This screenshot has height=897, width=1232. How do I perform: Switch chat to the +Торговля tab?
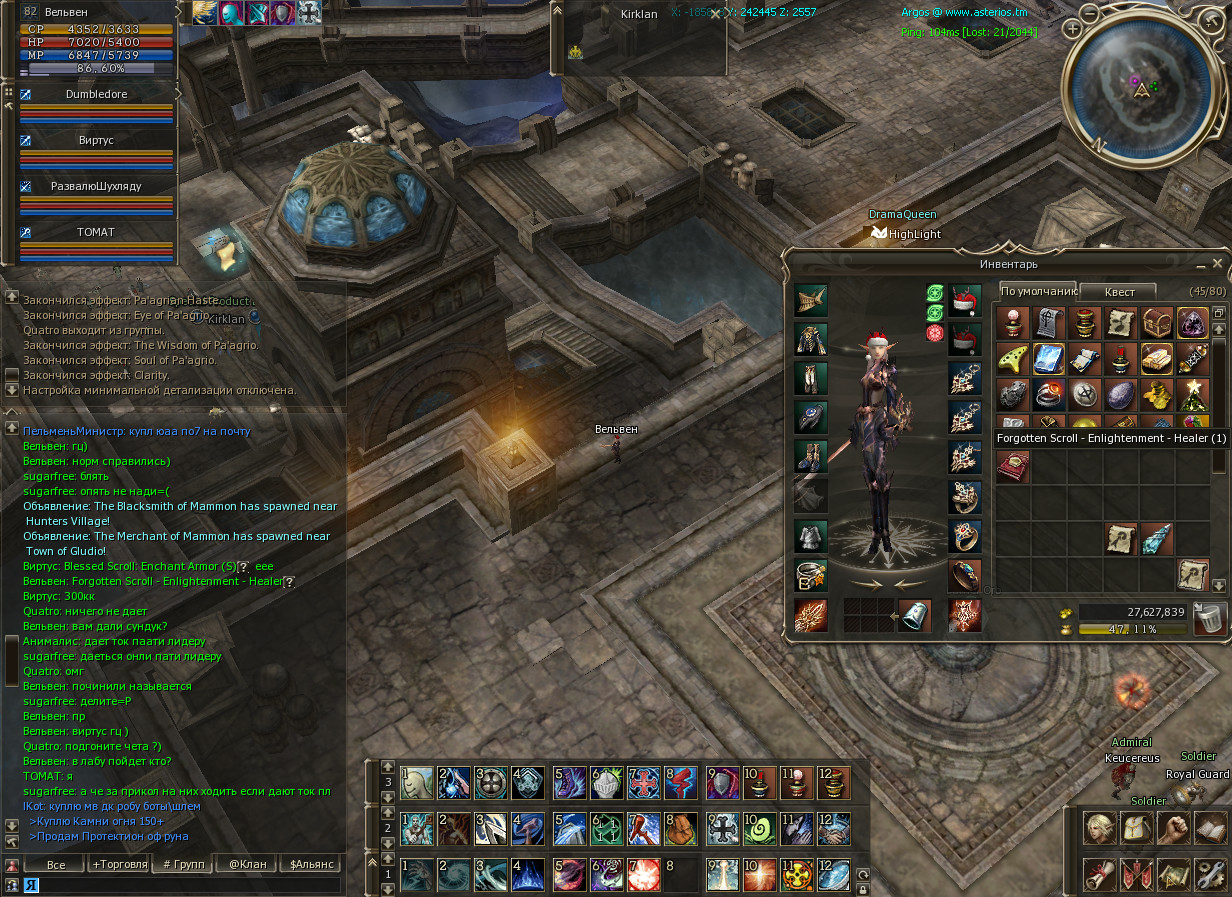pyautogui.click(x=119, y=864)
